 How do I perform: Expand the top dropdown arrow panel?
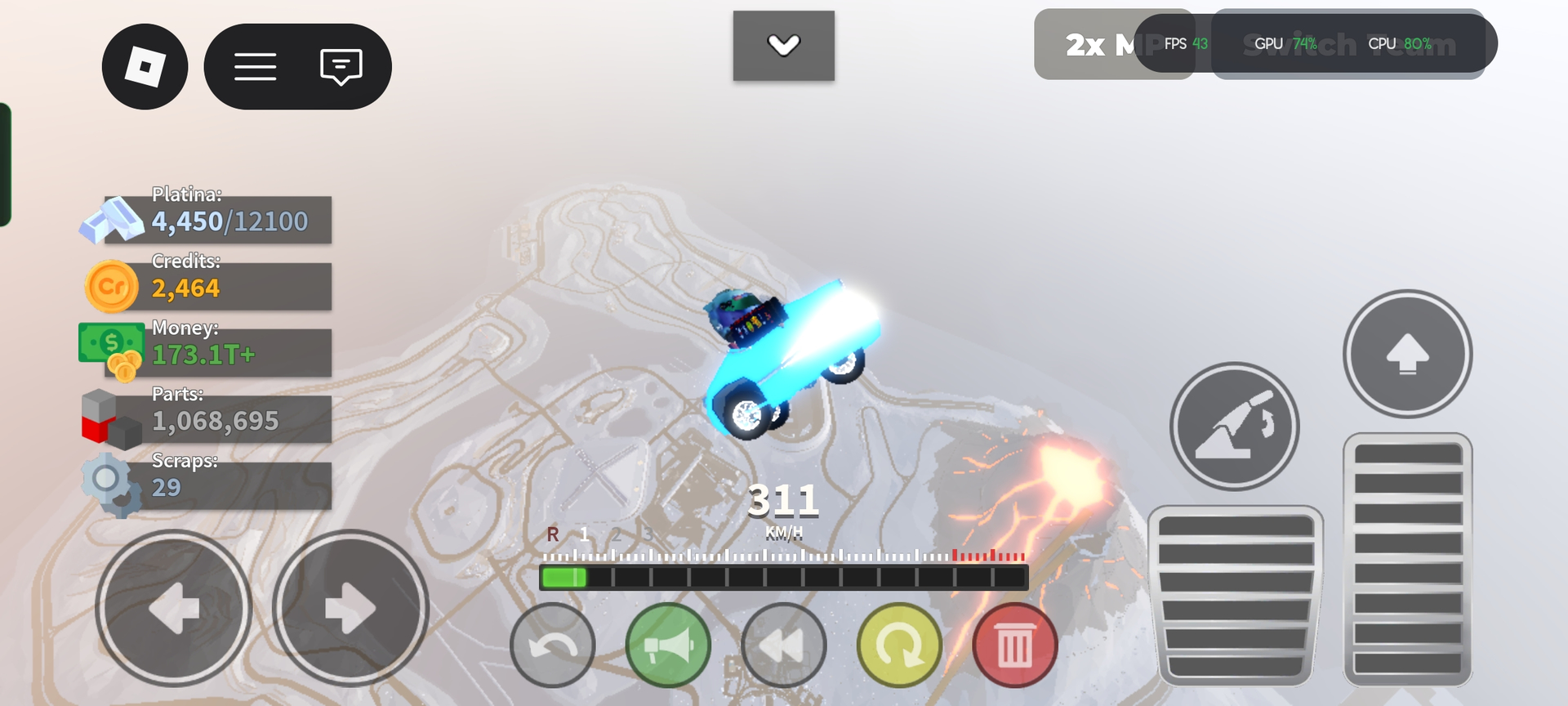783,46
